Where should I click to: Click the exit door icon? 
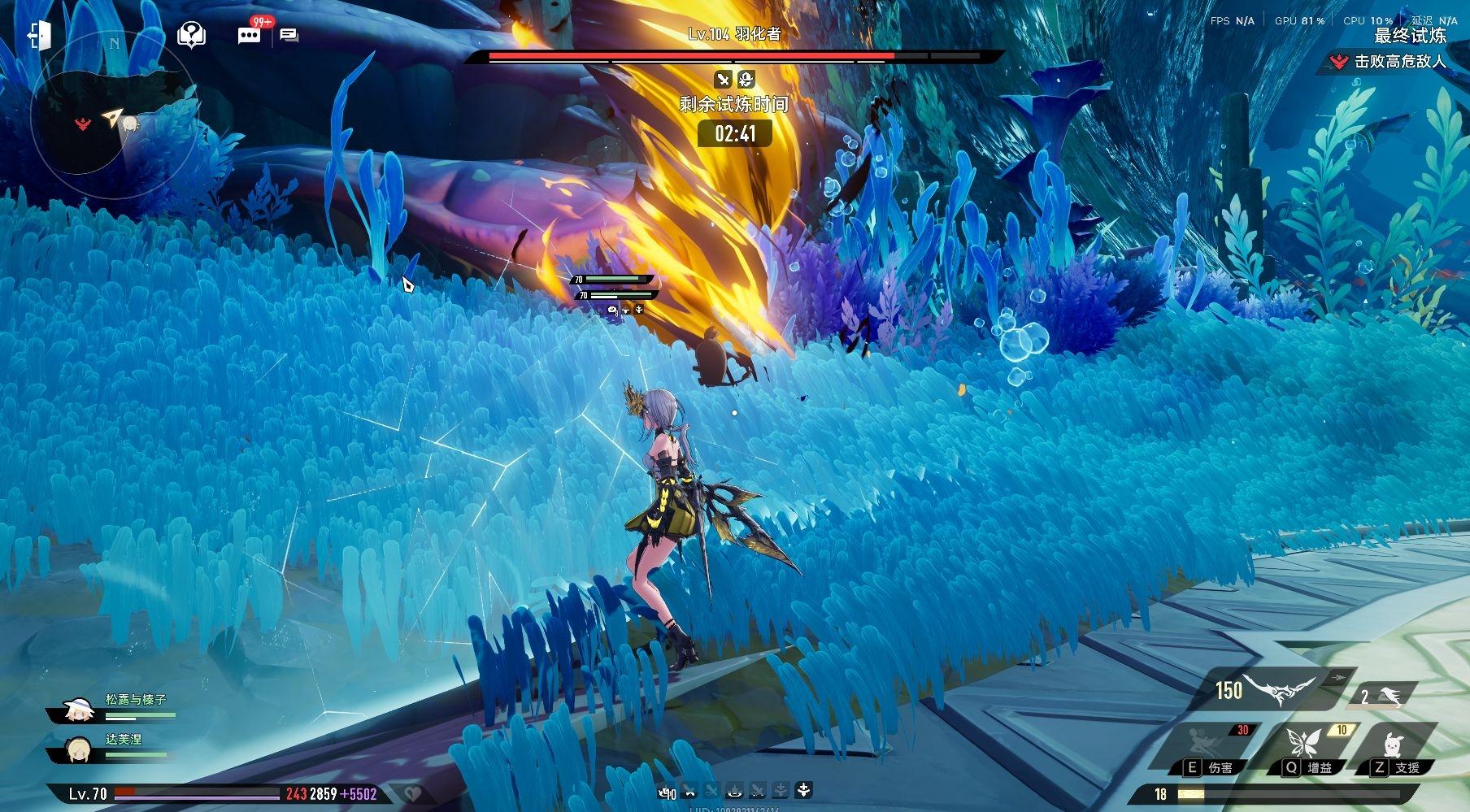pyautogui.click(x=40, y=35)
